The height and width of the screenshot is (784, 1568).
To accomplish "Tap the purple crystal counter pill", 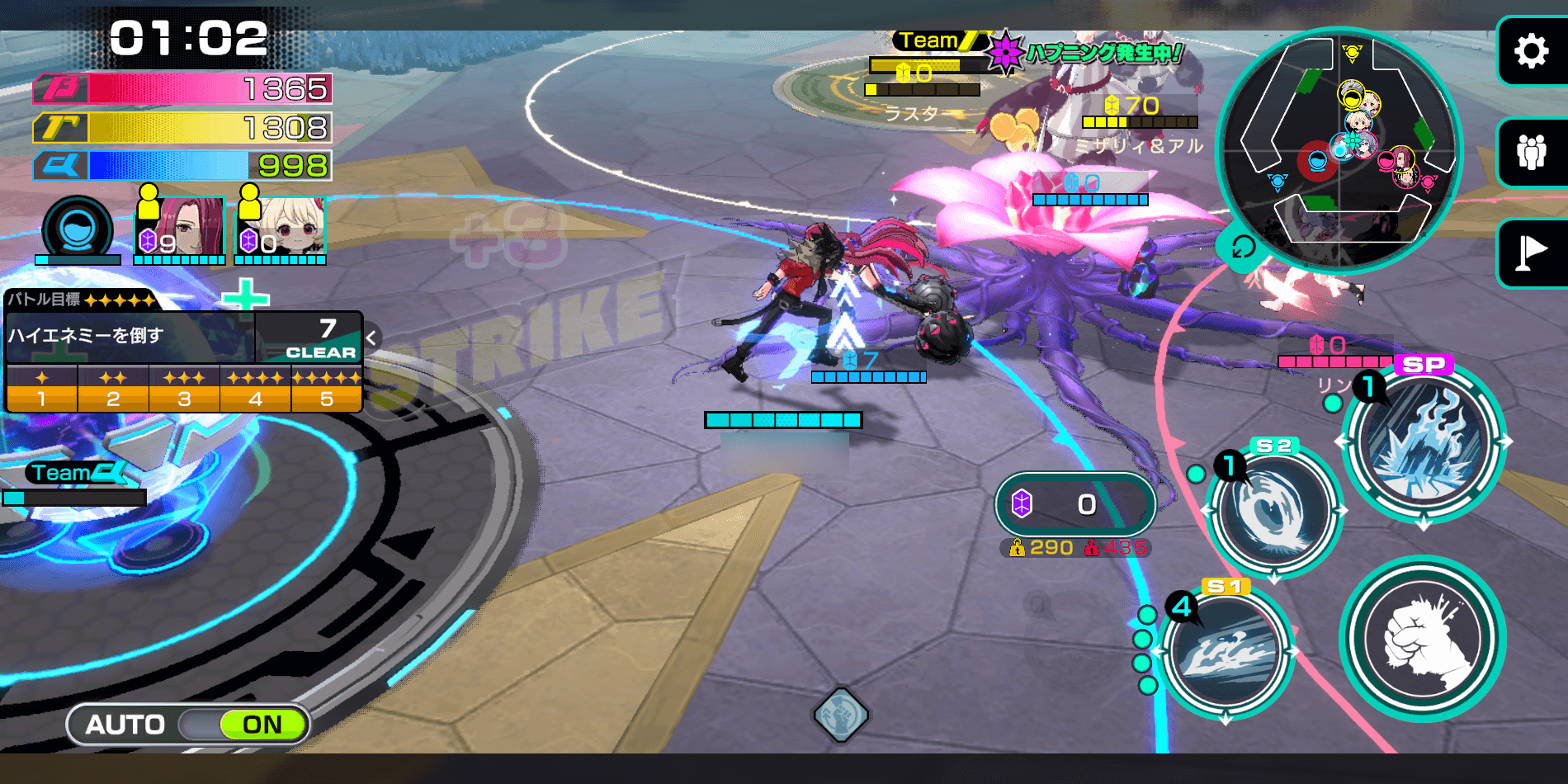I will point(1074,503).
